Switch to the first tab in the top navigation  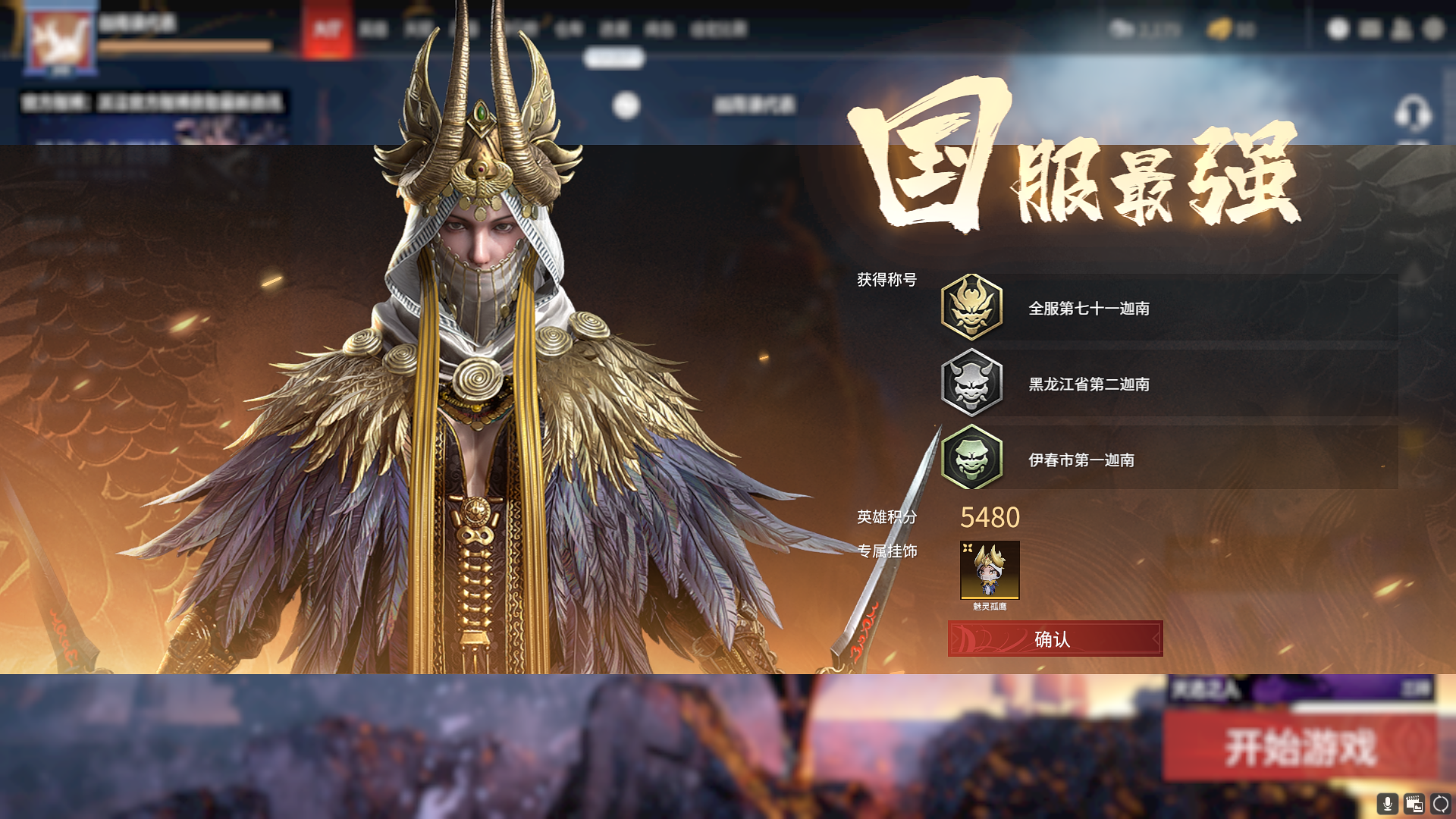coord(372,29)
